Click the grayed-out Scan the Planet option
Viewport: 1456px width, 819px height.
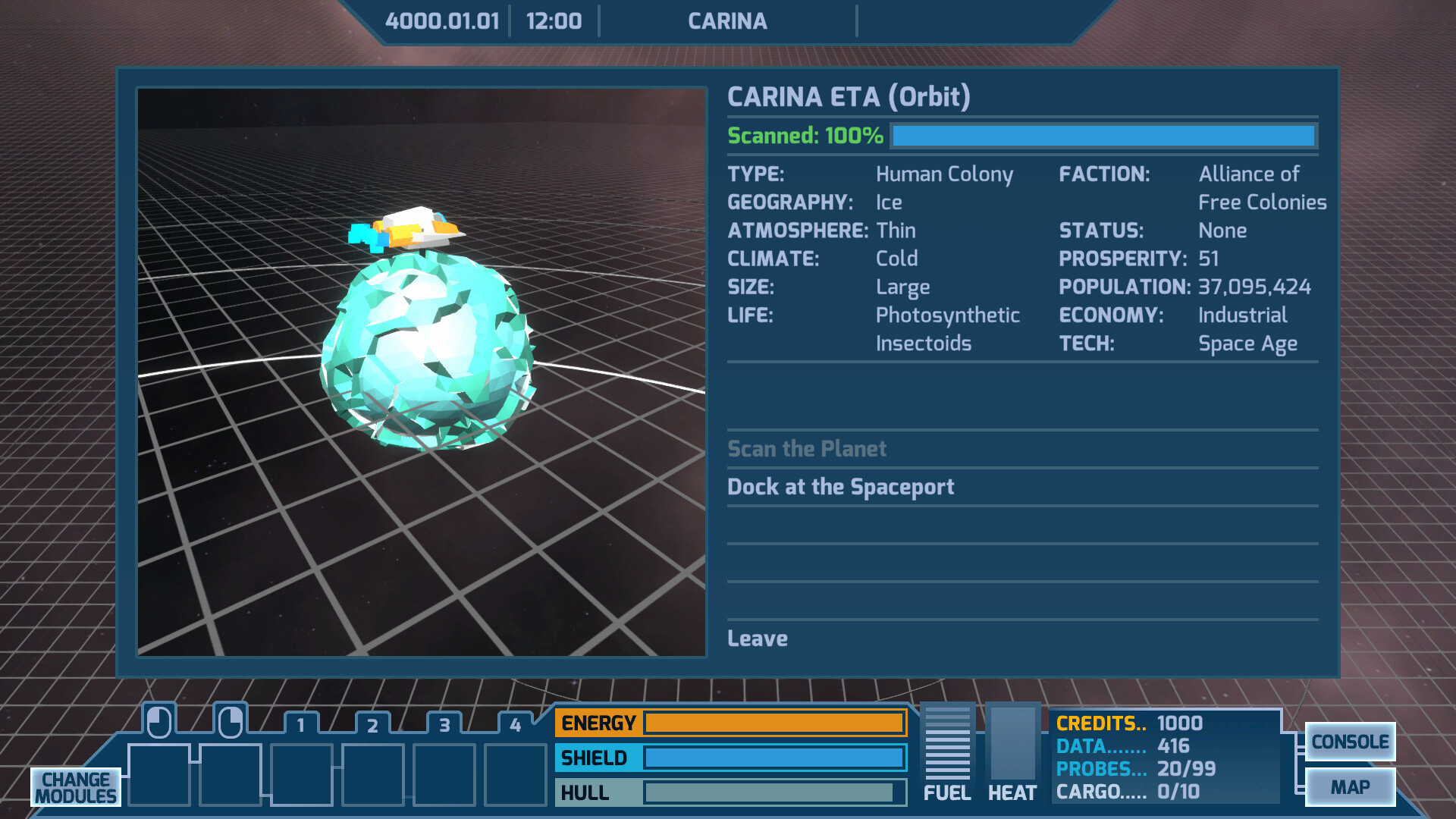tap(807, 449)
